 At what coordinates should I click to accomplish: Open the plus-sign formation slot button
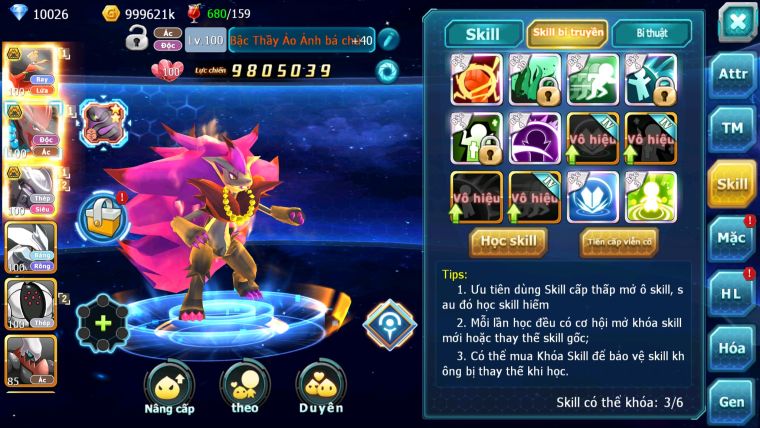click(x=103, y=323)
